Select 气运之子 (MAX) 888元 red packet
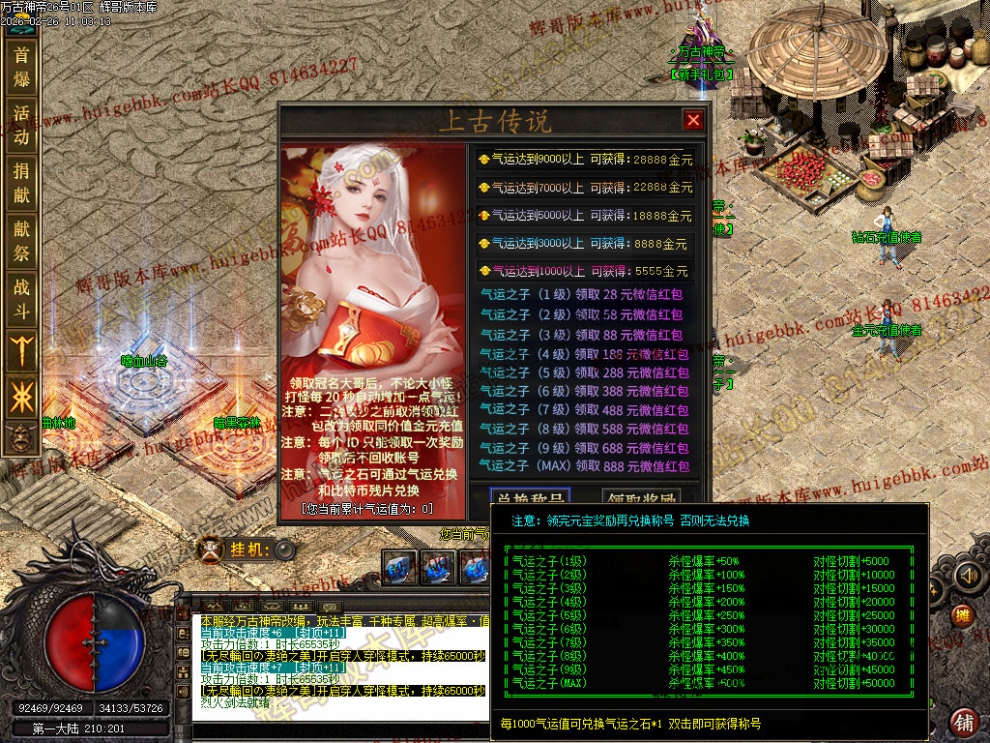Screen dimensions: 990x743 pos(582,466)
